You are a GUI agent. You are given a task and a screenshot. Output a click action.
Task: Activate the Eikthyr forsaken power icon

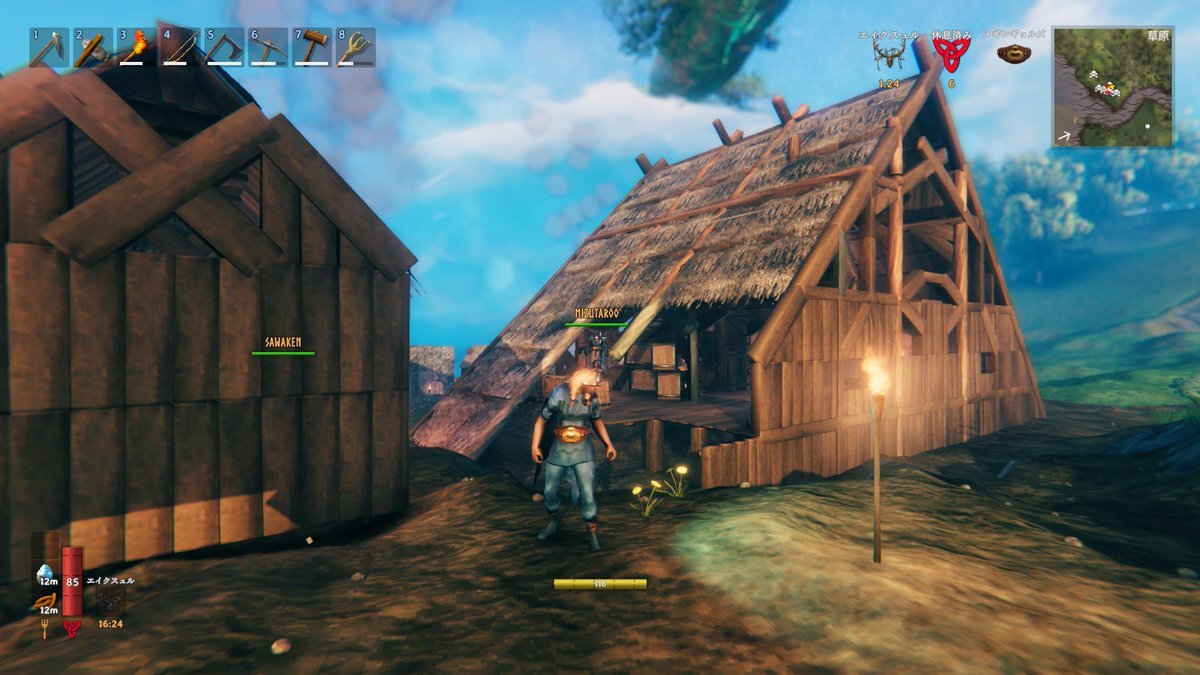click(110, 602)
